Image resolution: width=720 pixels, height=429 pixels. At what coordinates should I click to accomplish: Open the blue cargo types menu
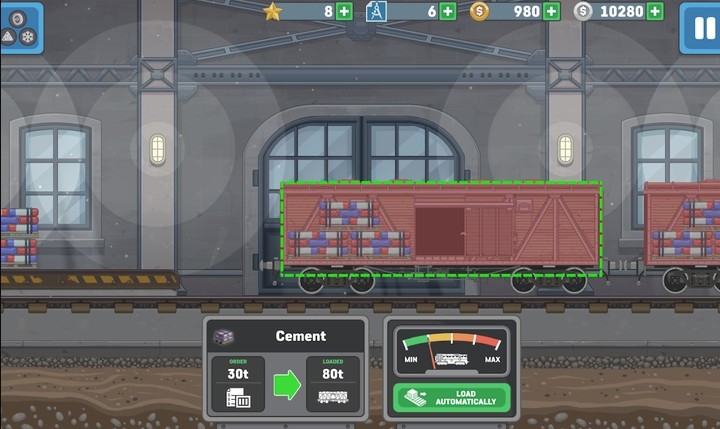(21, 27)
